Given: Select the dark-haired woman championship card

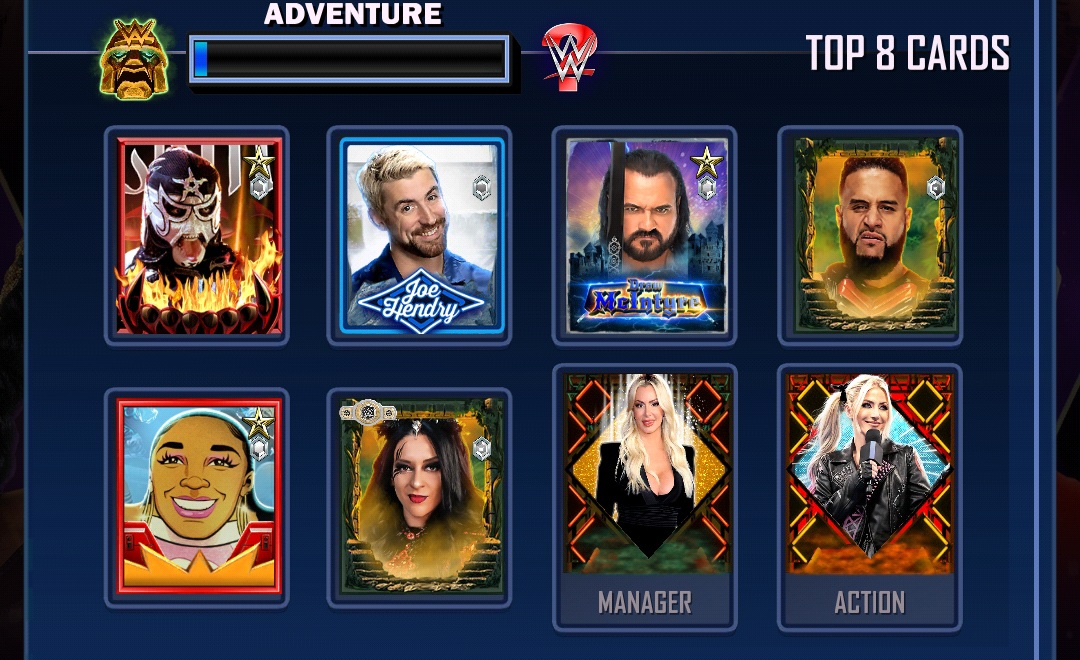Looking at the screenshot, I should pyautogui.click(x=420, y=497).
